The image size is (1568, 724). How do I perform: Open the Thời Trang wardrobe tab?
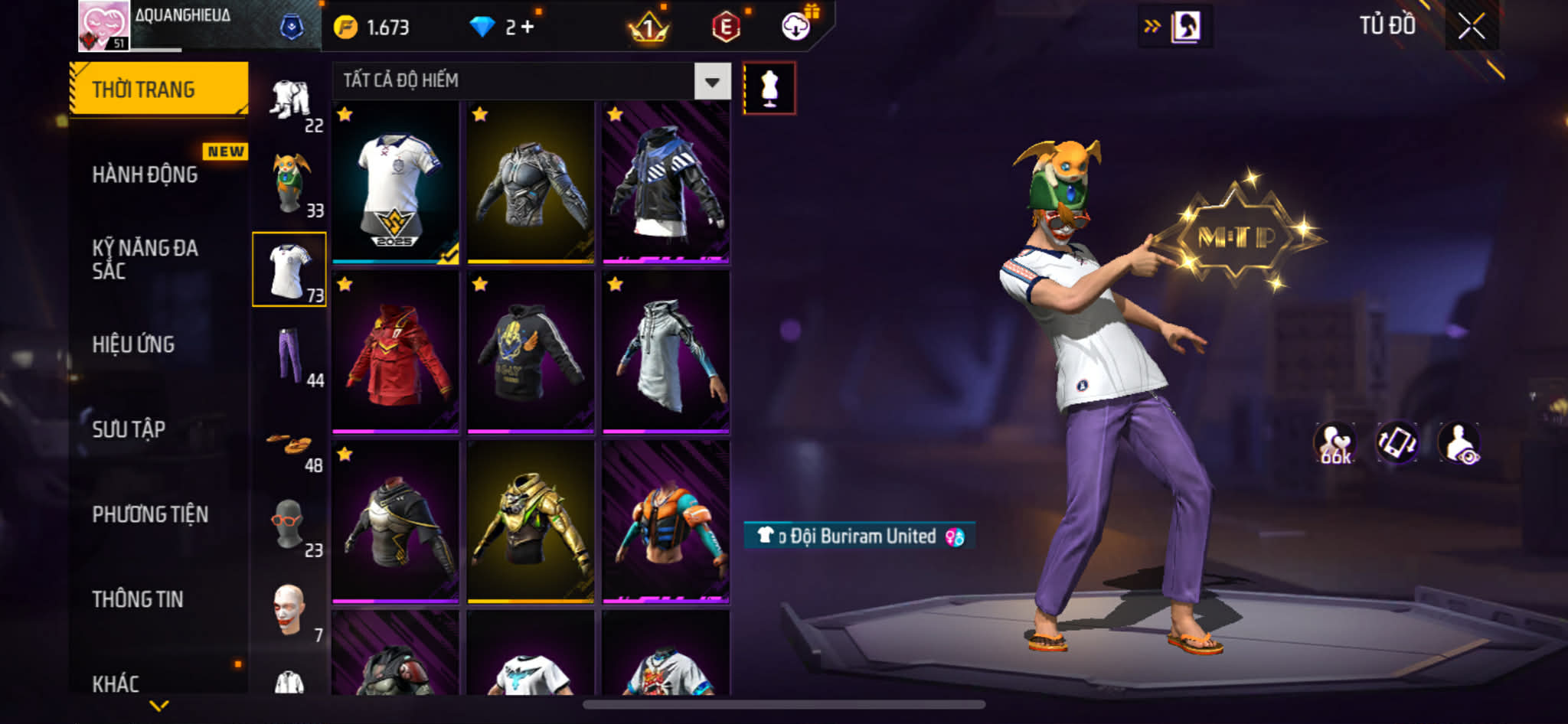(x=158, y=90)
